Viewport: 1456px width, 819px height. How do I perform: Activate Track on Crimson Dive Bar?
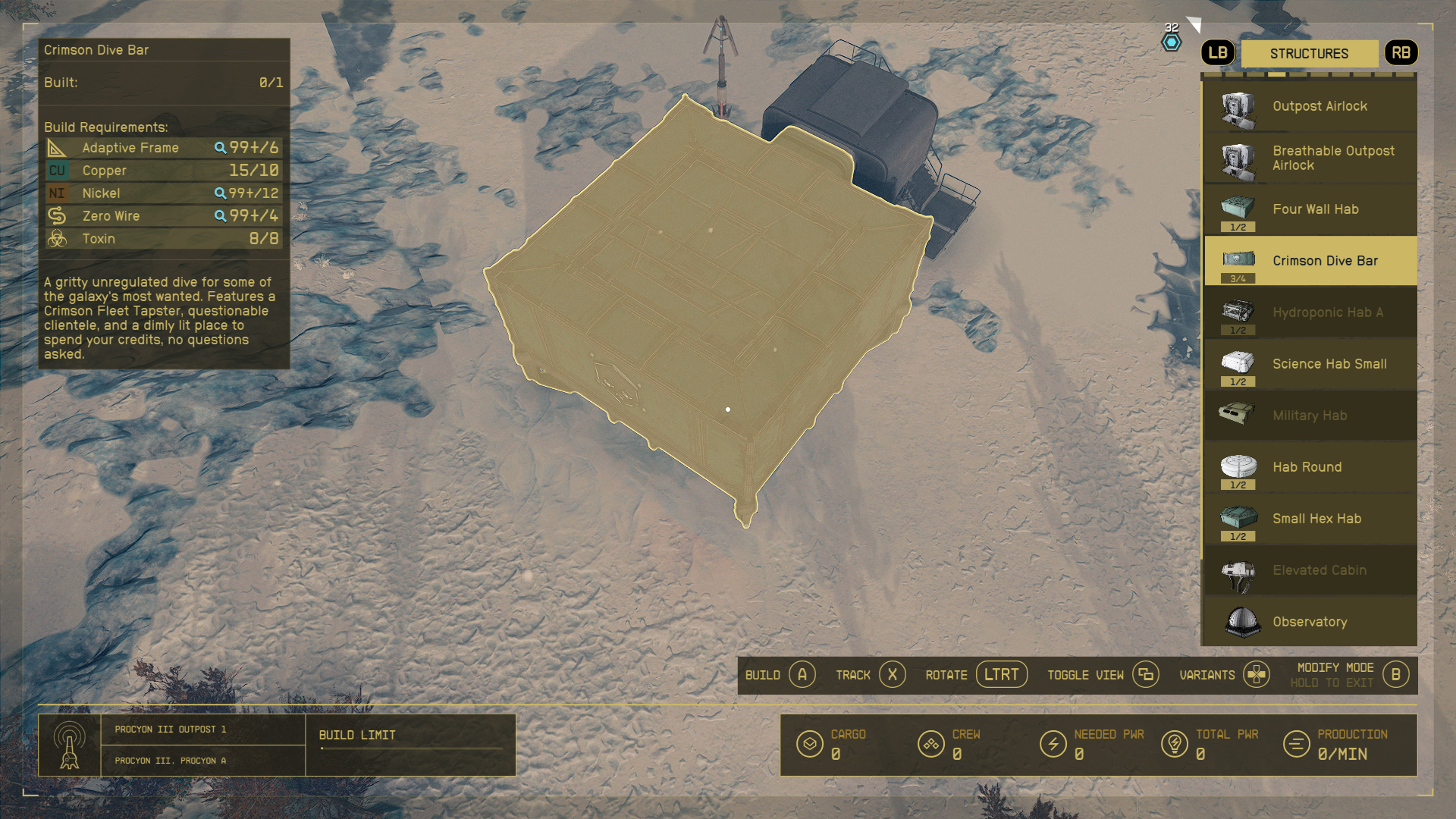pyautogui.click(x=893, y=674)
